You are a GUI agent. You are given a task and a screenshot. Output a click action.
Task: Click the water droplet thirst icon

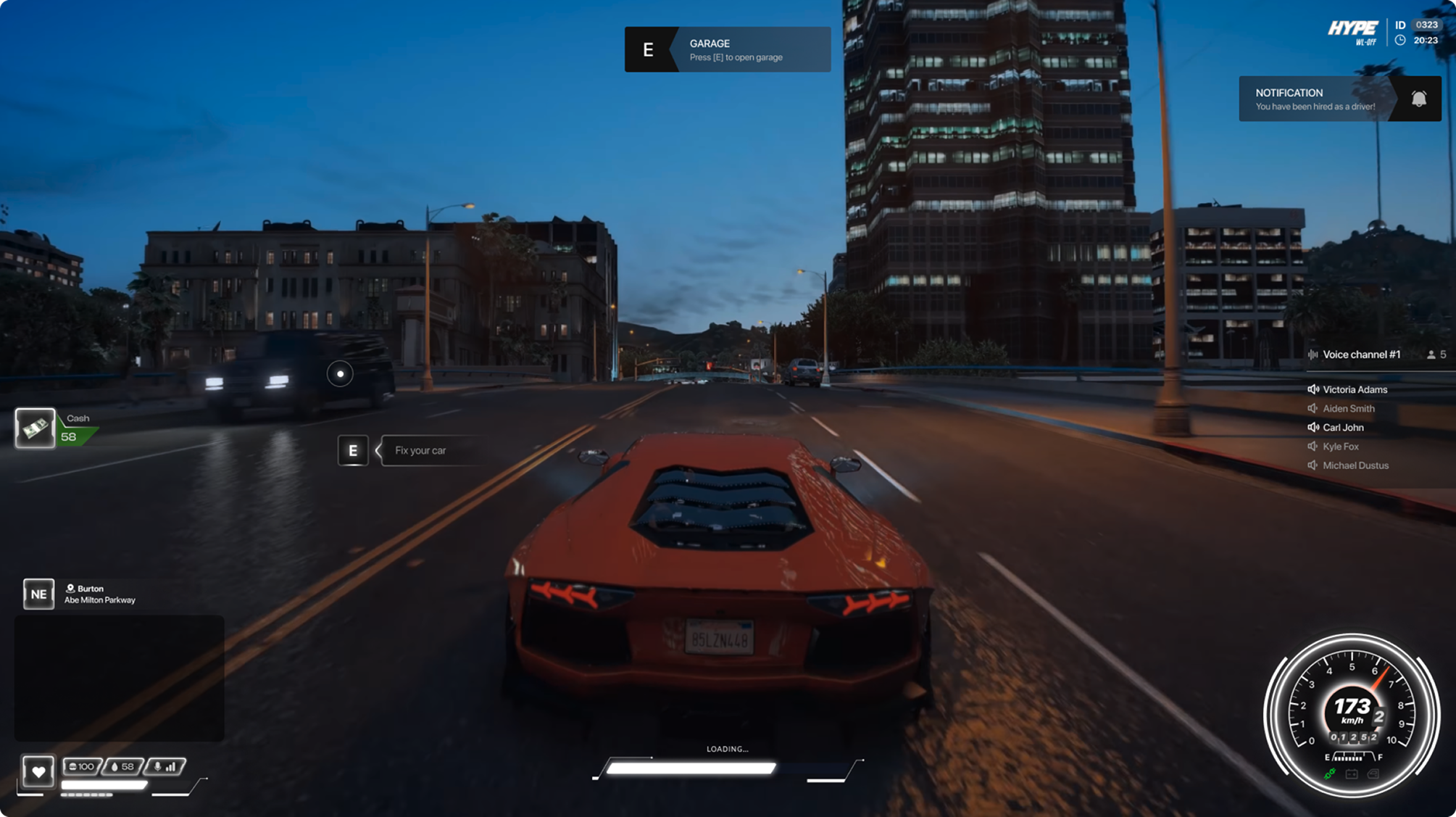[x=114, y=766]
